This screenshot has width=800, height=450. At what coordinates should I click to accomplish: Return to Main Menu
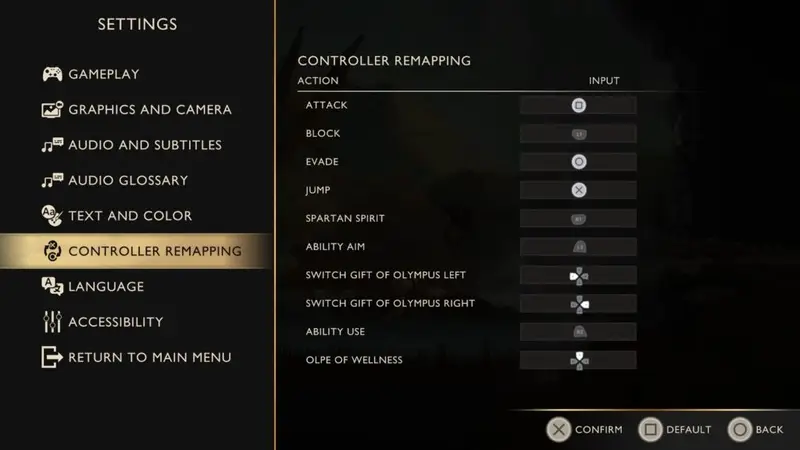[x=149, y=357]
